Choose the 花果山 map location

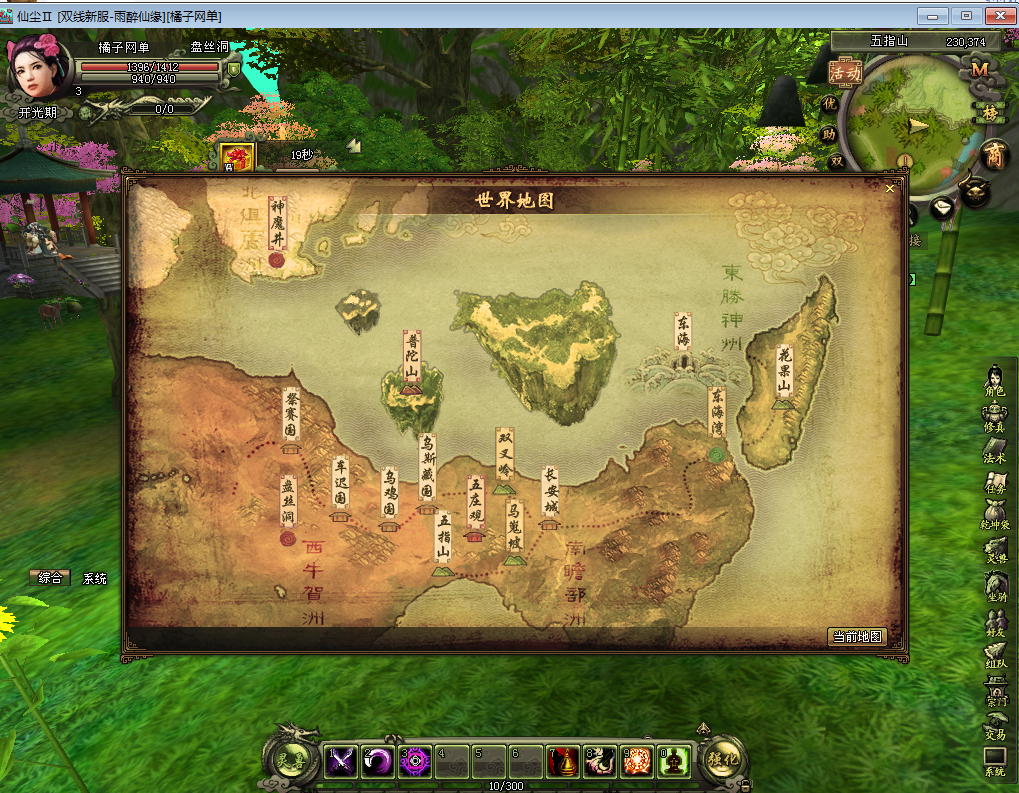(x=784, y=373)
